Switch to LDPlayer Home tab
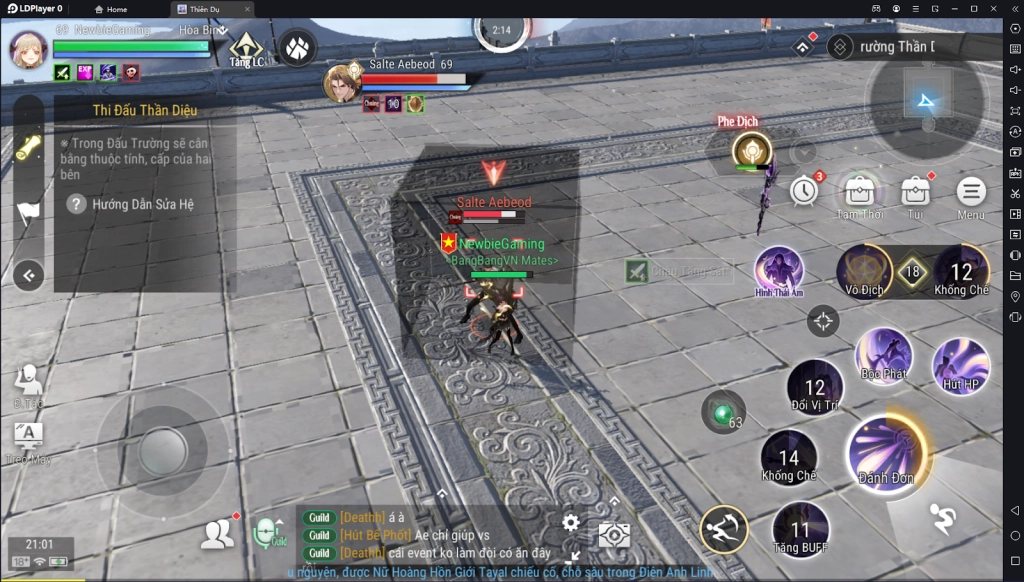This screenshot has width=1024, height=582. pyautogui.click(x=110, y=9)
